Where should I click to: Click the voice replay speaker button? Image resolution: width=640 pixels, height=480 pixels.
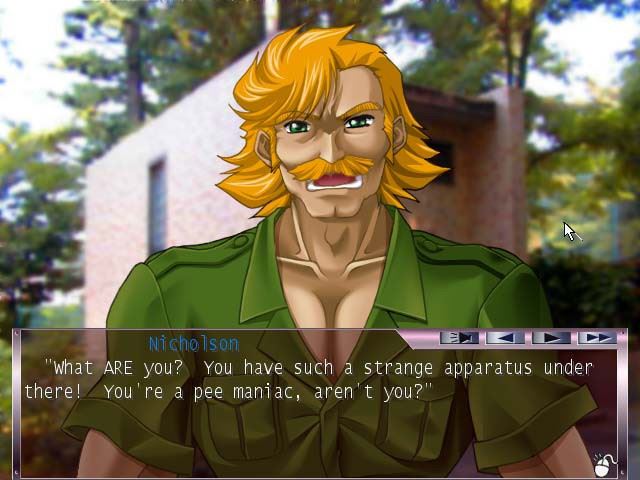click(x=459, y=338)
